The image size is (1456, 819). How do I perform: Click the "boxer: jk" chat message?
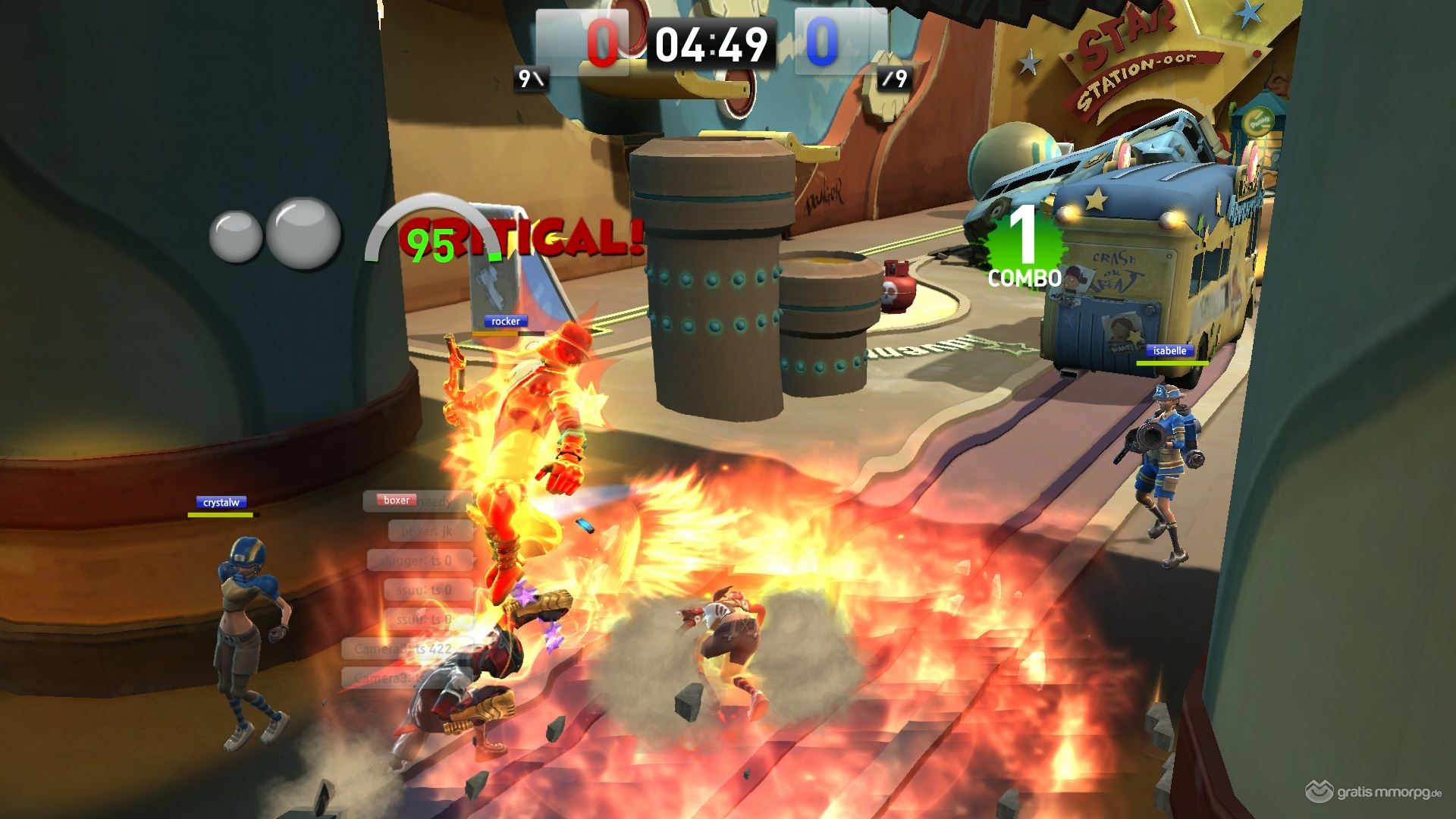[x=428, y=532]
